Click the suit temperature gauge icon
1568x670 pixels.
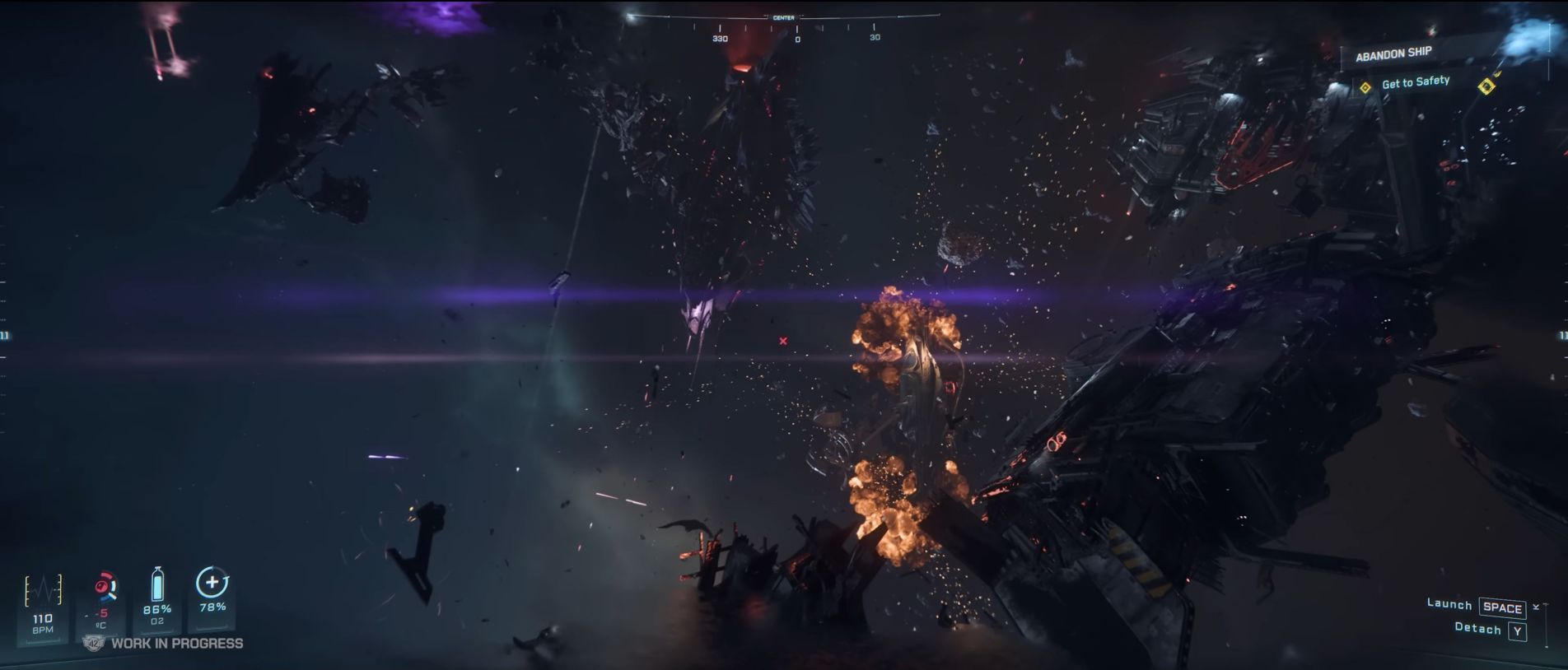[104, 587]
